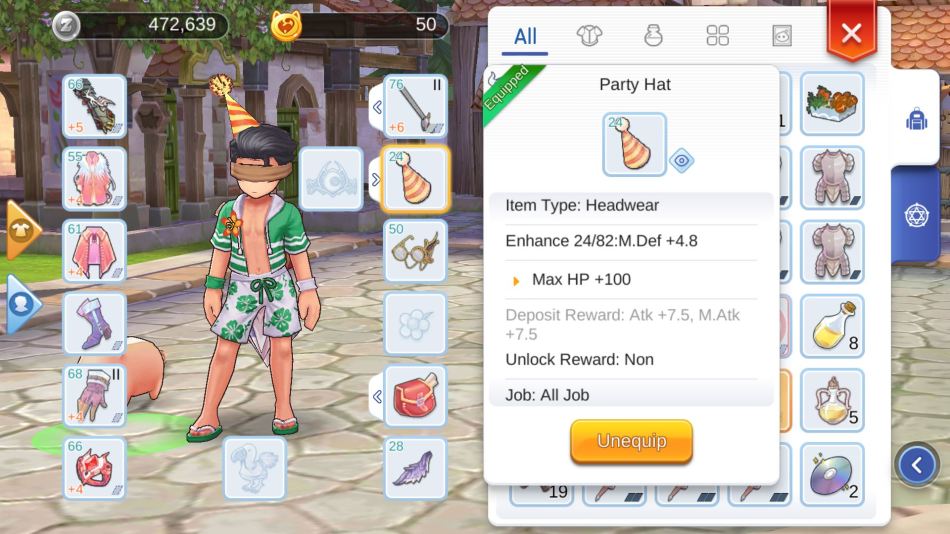Select the purple boots equipment slot
The width and height of the screenshot is (950, 534).
click(x=95, y=324)
